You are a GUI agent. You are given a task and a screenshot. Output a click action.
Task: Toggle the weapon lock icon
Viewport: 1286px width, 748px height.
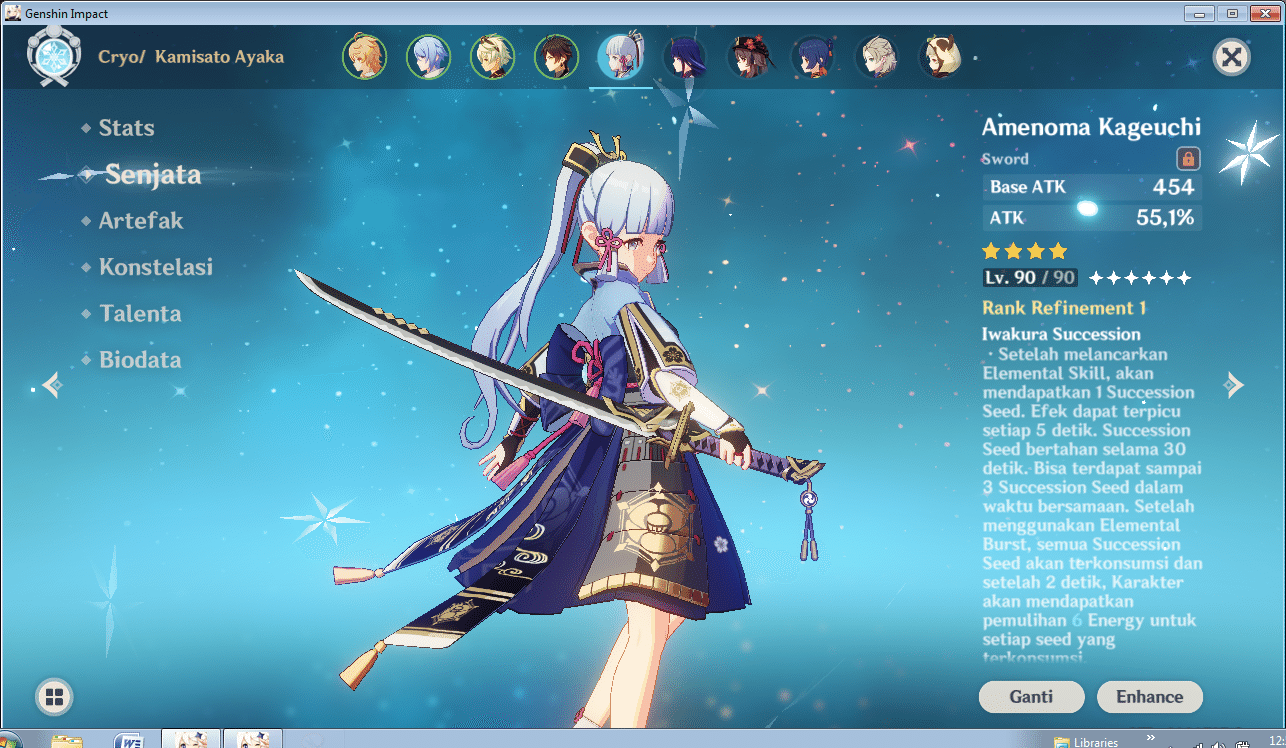1190,158
